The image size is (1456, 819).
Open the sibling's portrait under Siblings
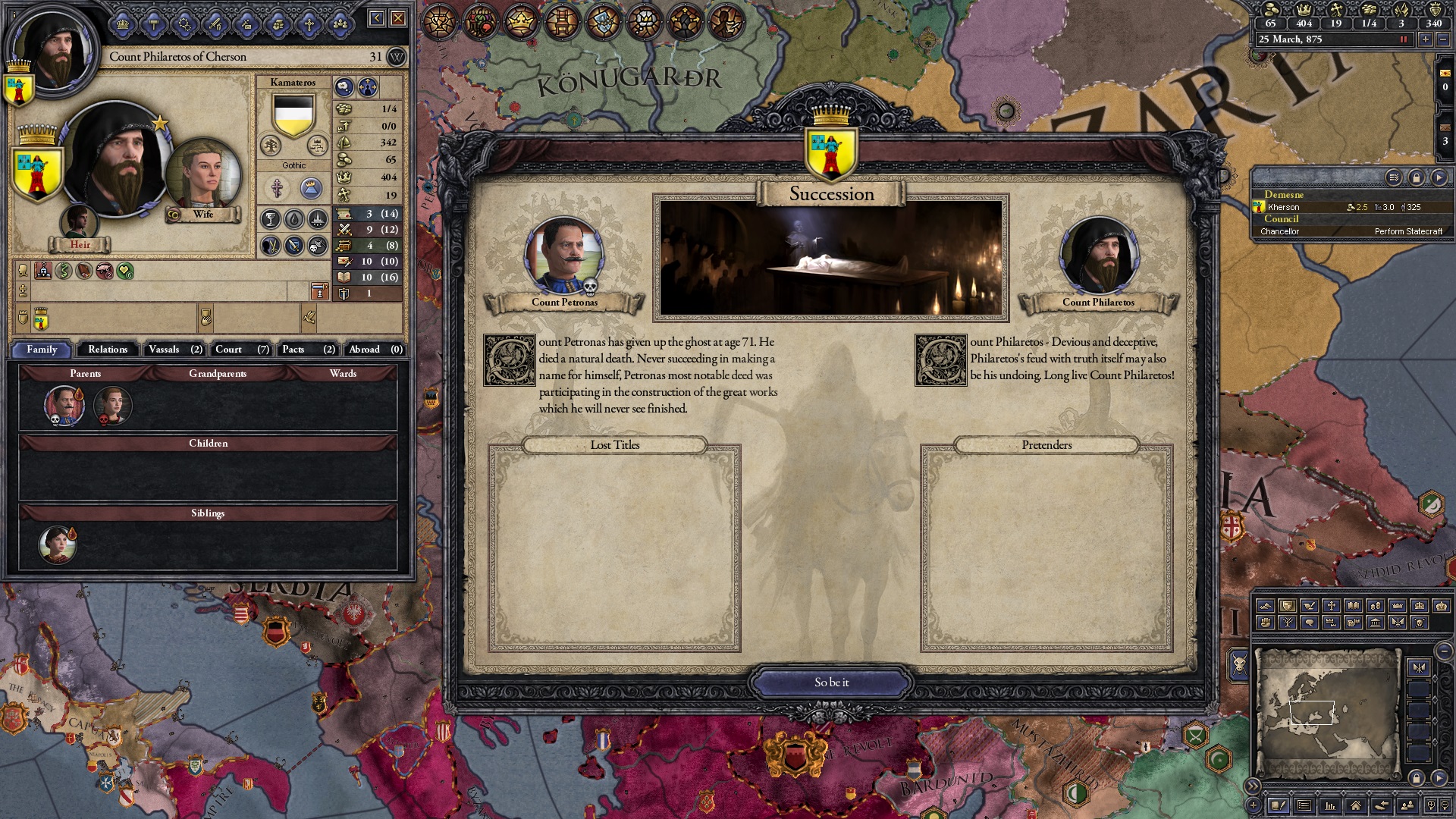point(58,544)
